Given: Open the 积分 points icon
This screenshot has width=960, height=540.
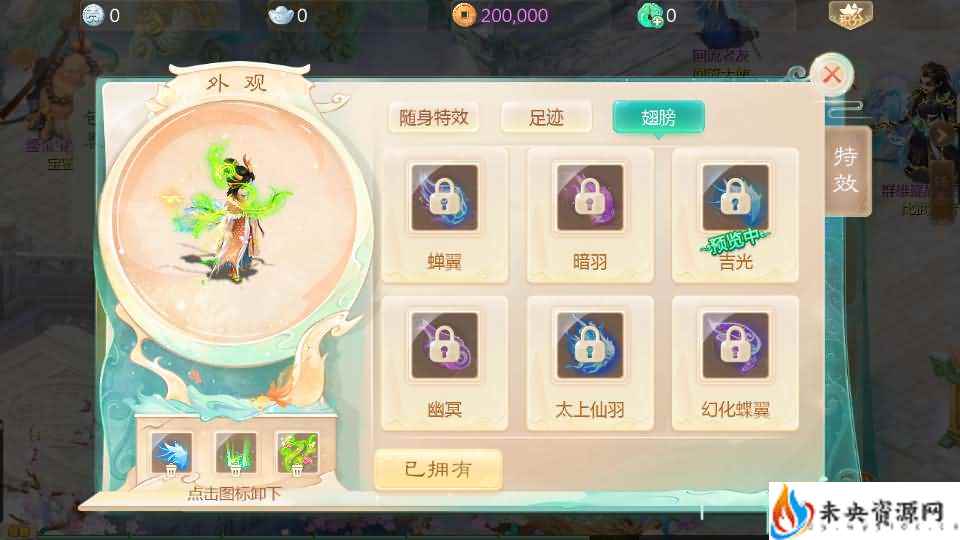Looking at the screenshot, I should pos(850,14).
